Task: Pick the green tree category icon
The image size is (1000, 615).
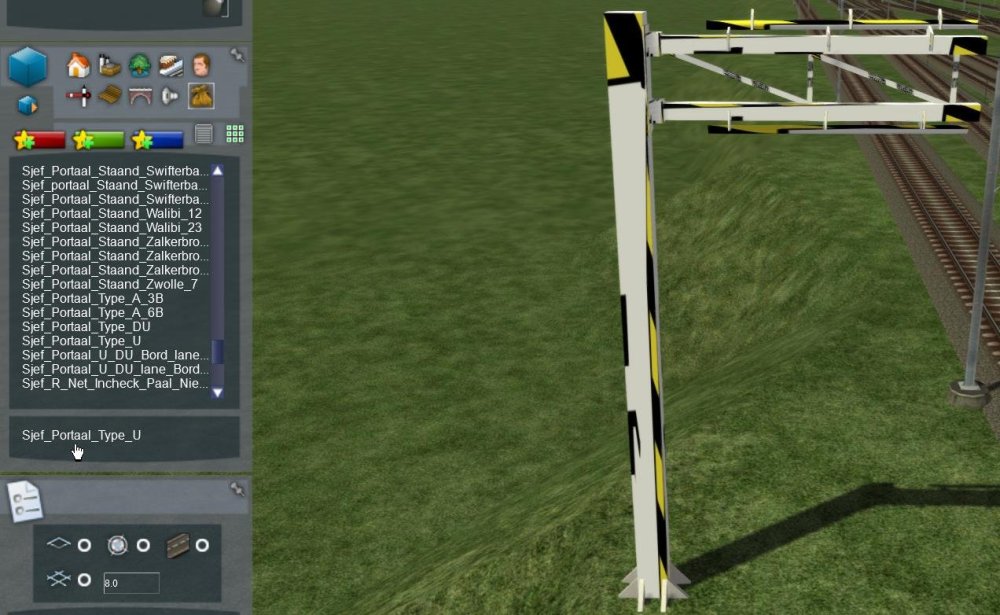Action: 140,66
